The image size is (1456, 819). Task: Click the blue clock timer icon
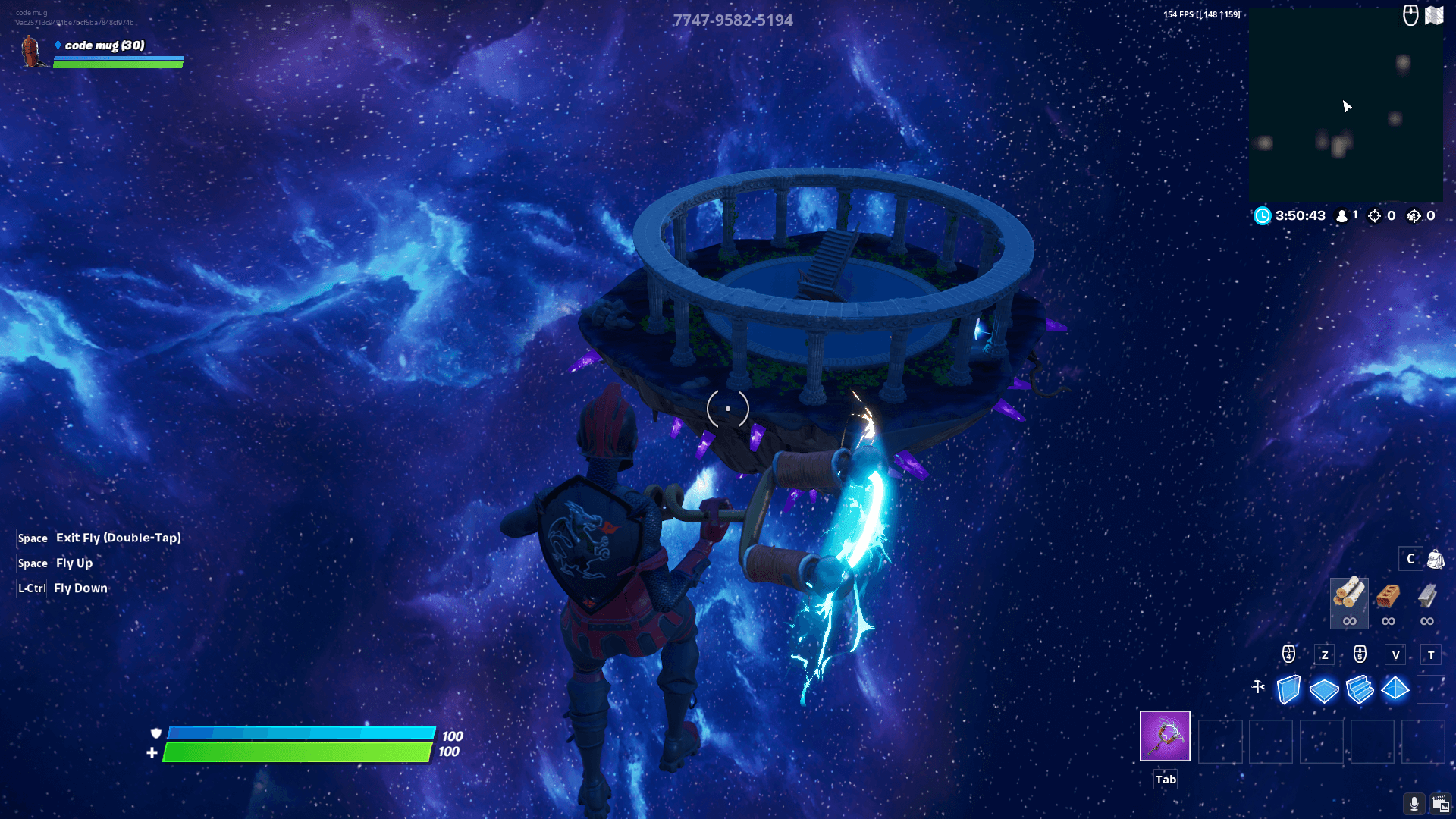pyautogui.click(x=1261, y=216)
